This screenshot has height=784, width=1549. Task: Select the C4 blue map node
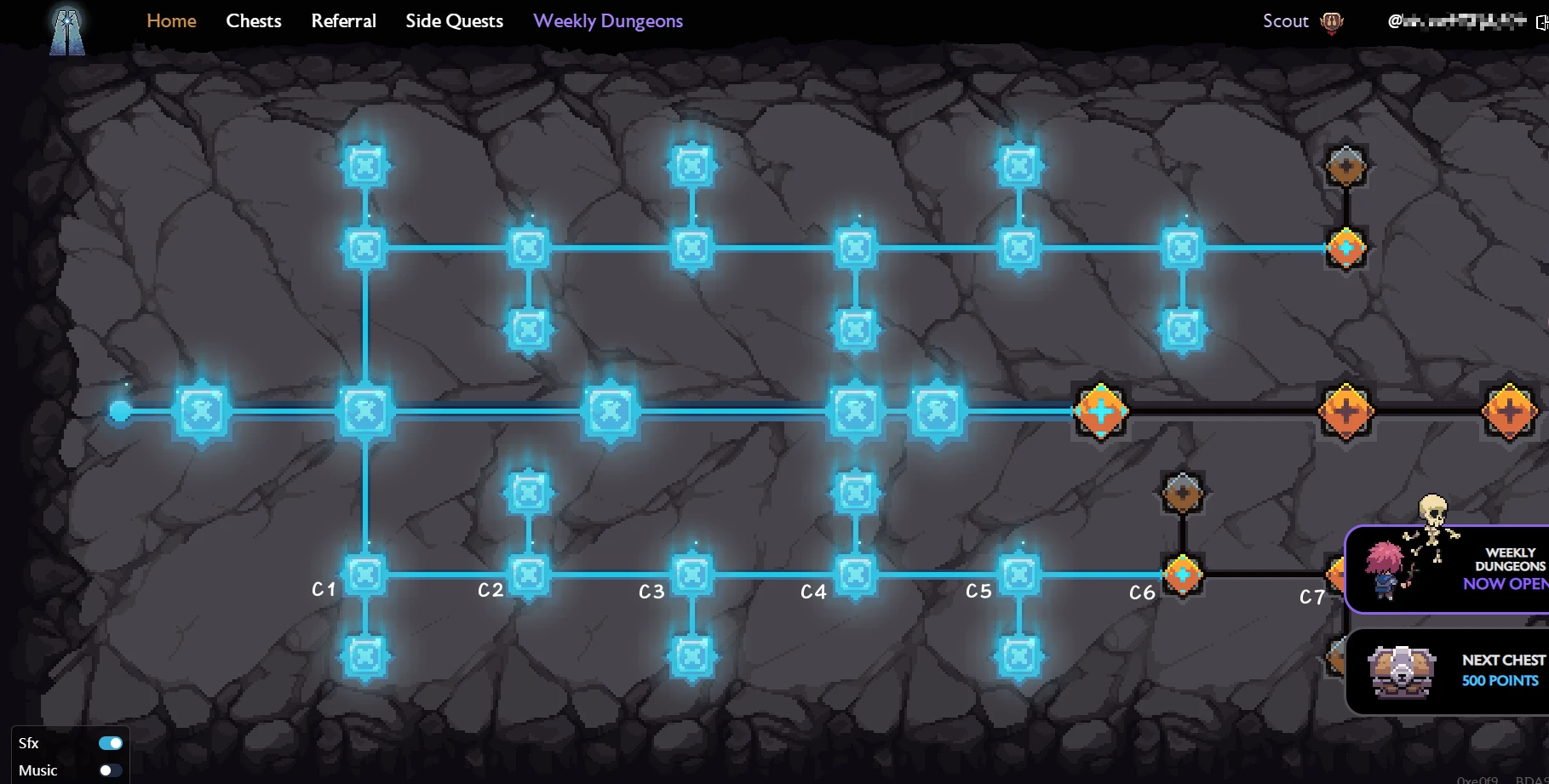coord(856,575)
